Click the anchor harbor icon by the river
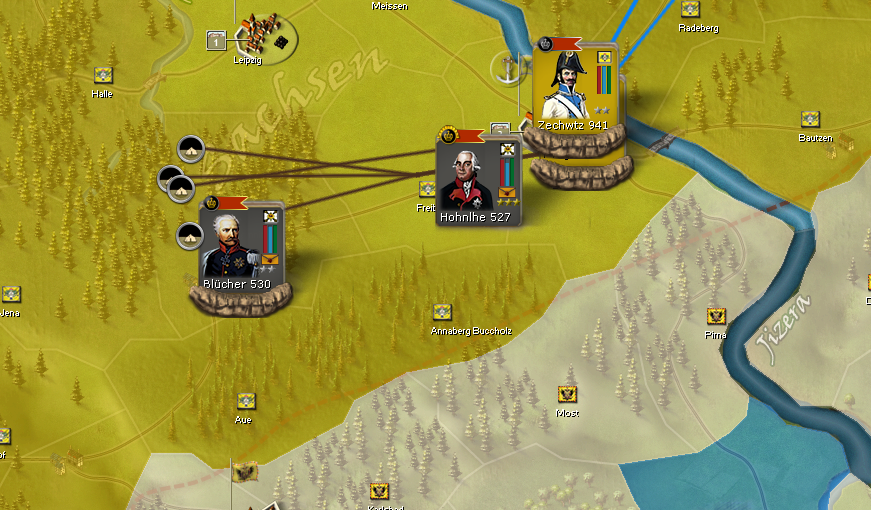The image size is (871, 510). click(507, 68)
